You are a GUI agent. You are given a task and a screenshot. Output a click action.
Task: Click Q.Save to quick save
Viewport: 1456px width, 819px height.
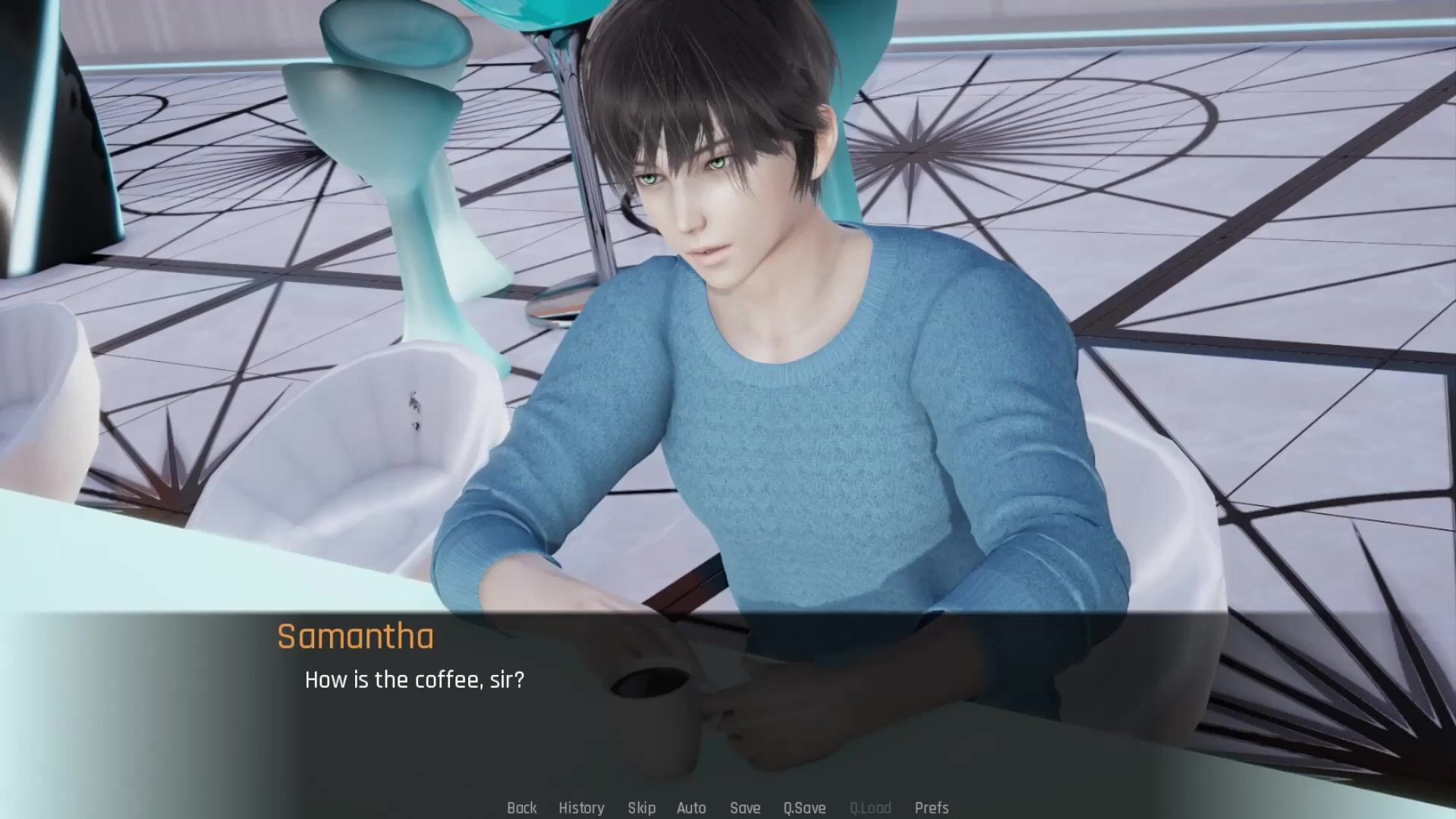[x=804, y=808]
